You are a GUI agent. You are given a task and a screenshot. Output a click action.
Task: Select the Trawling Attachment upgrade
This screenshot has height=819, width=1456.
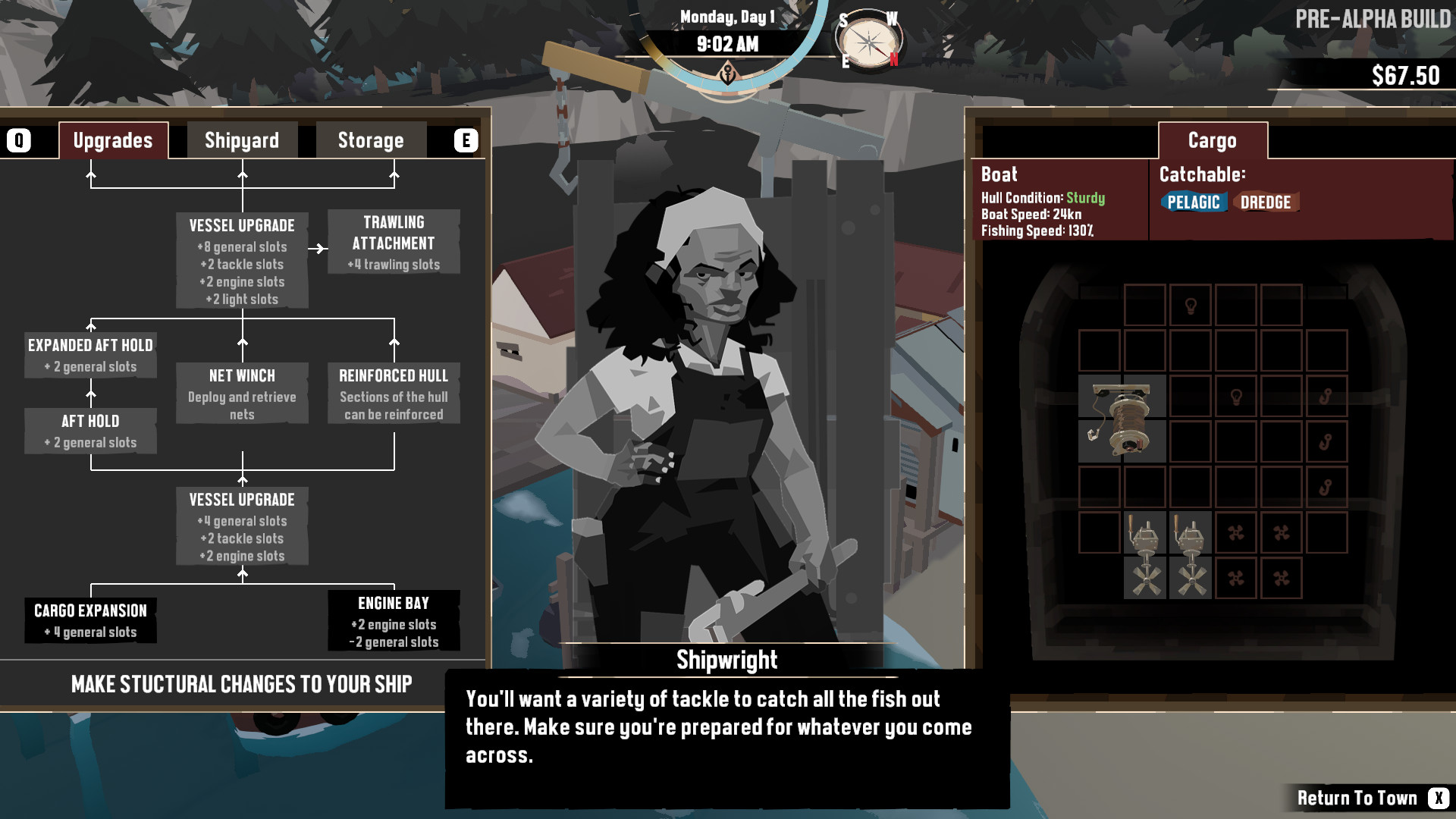point(394,242)
